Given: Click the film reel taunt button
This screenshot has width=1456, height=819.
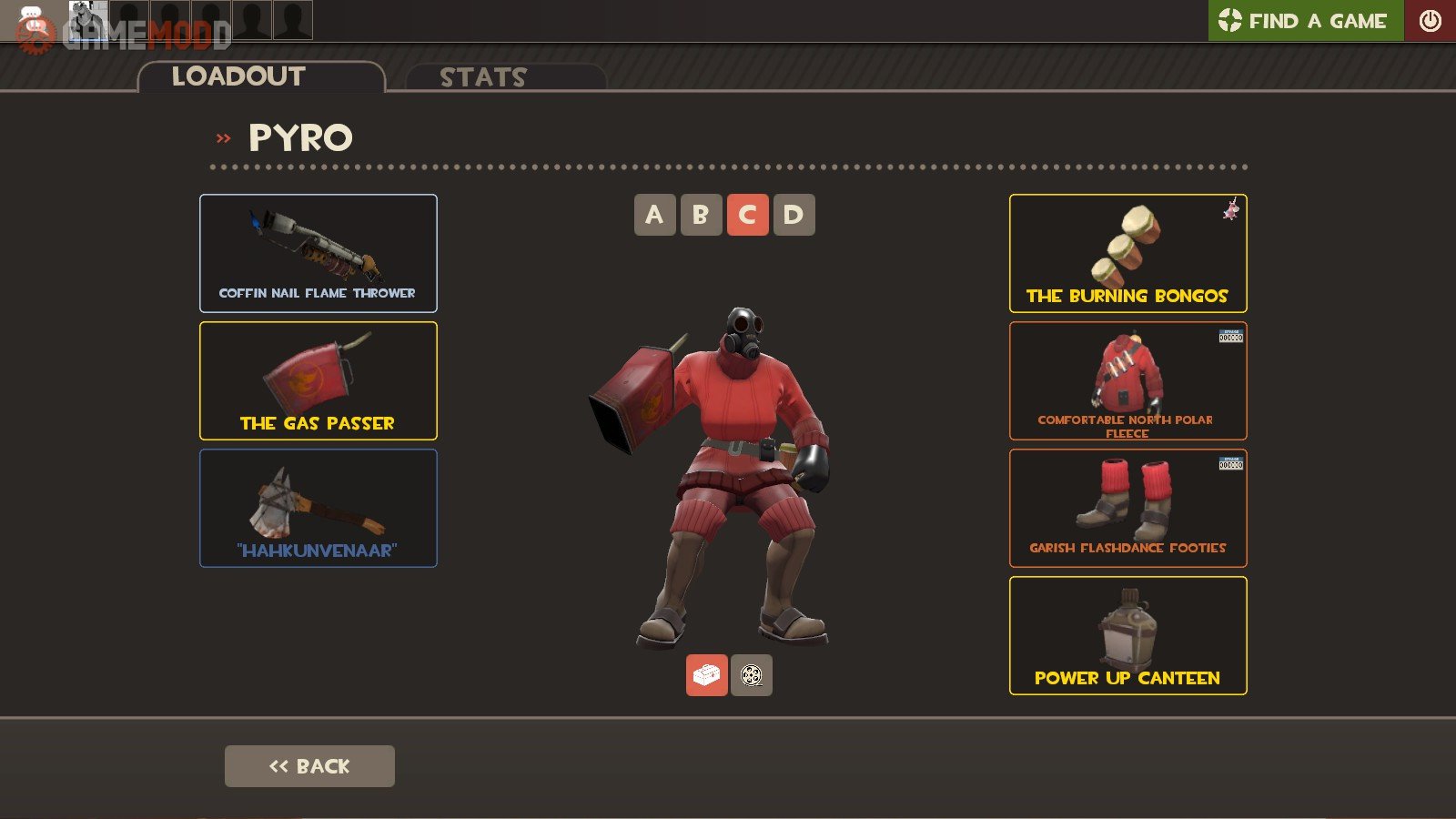Looking at the screenshot, I should (x=751, y=675).
